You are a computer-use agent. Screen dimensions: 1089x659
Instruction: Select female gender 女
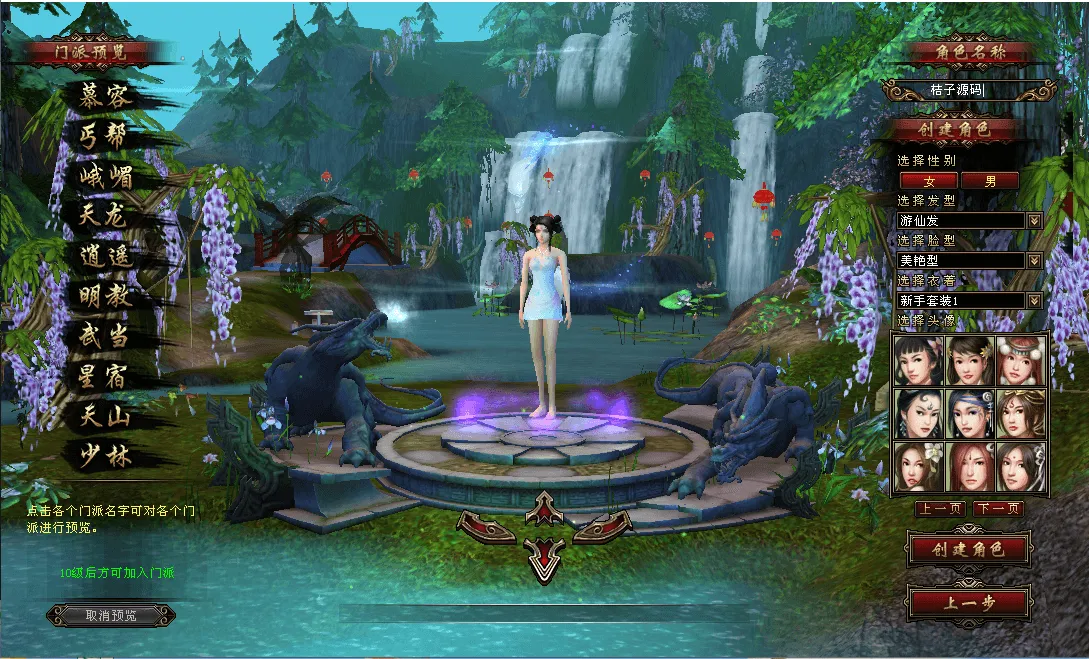pos(929,181)
